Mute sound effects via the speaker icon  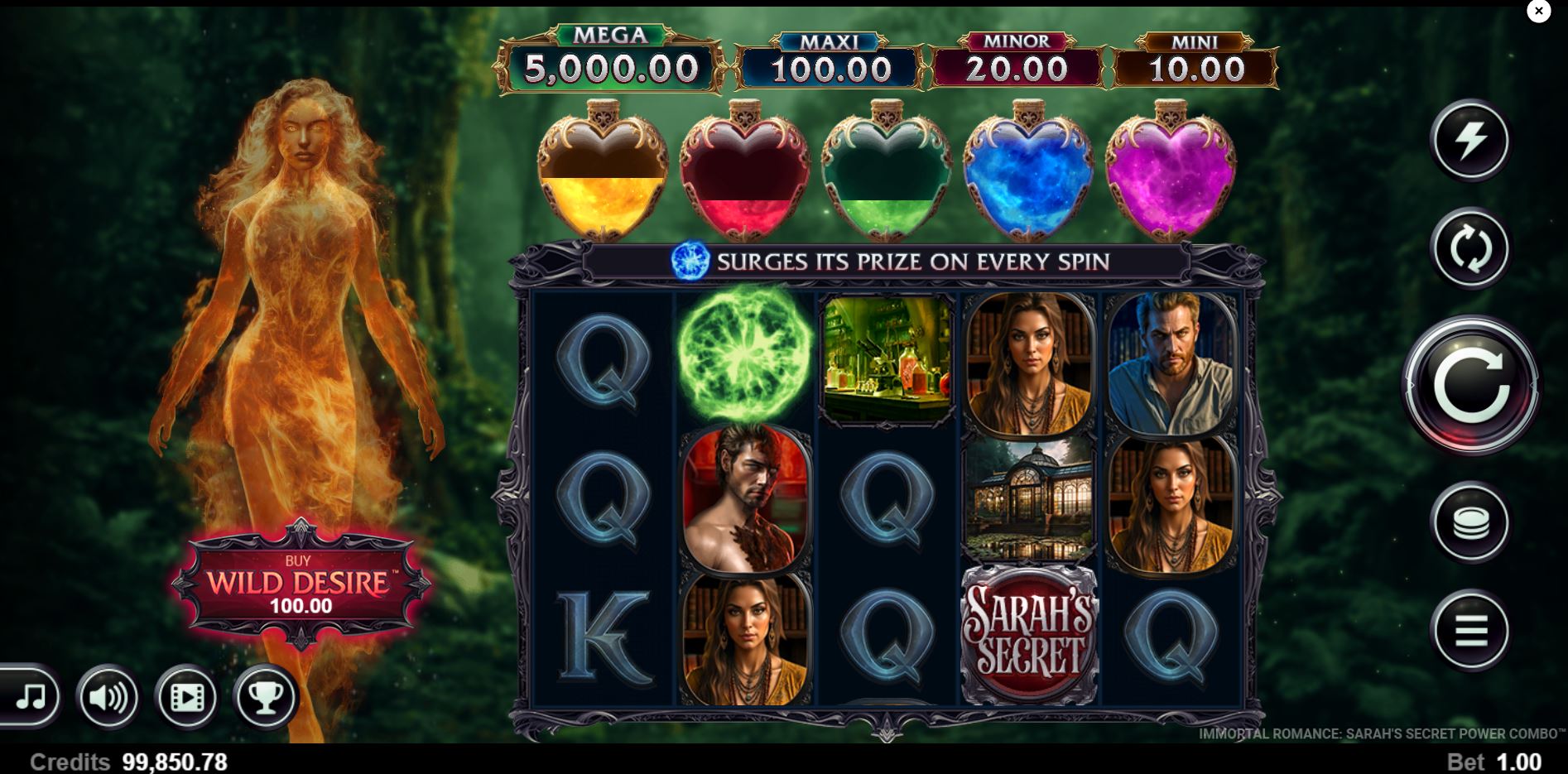point(108,696)
